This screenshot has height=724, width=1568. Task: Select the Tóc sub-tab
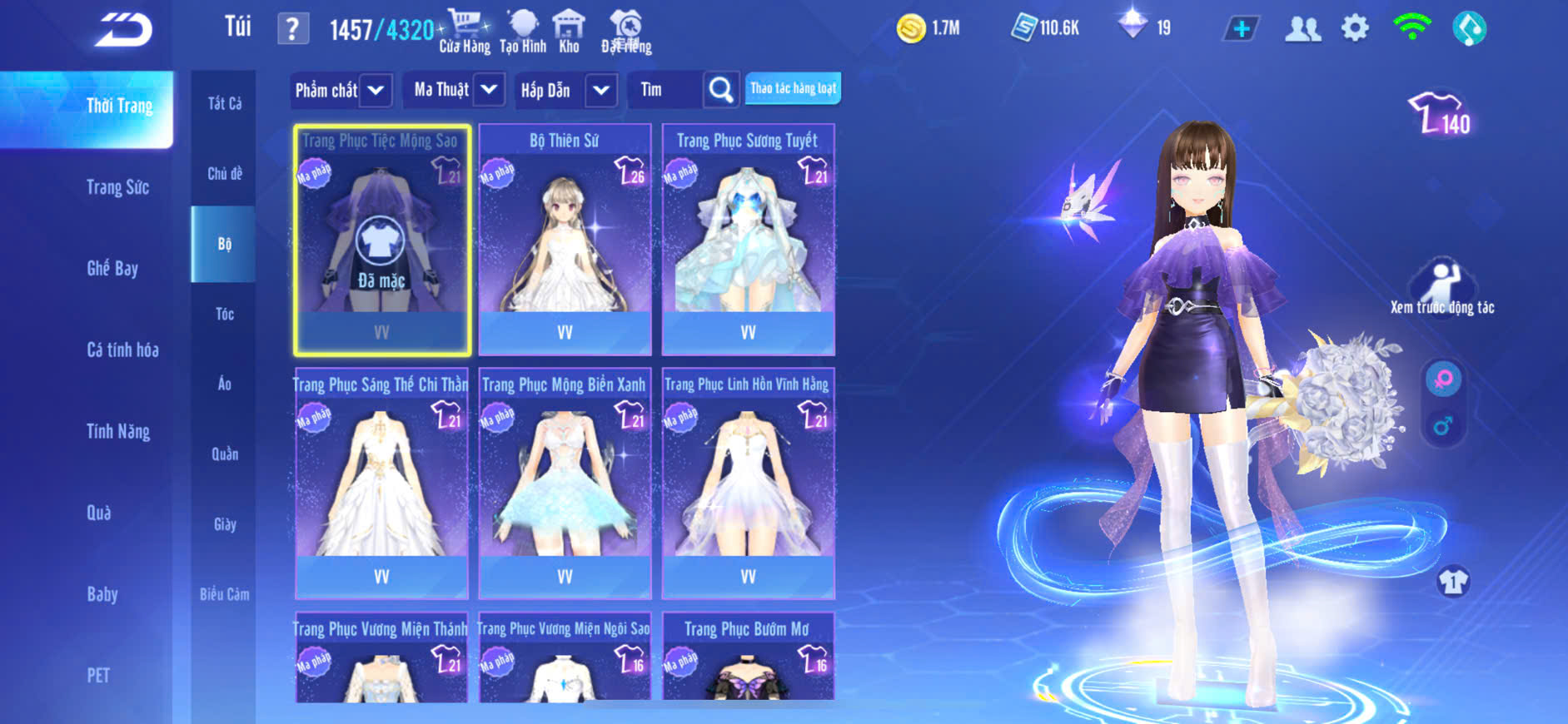click(225, 314)
